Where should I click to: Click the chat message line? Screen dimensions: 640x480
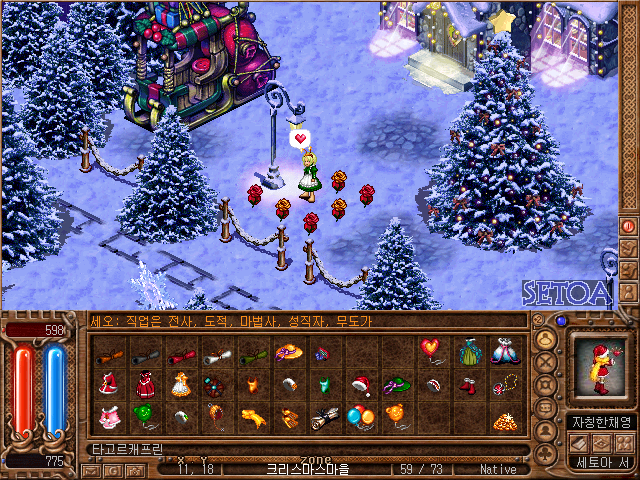click(300, 322)
